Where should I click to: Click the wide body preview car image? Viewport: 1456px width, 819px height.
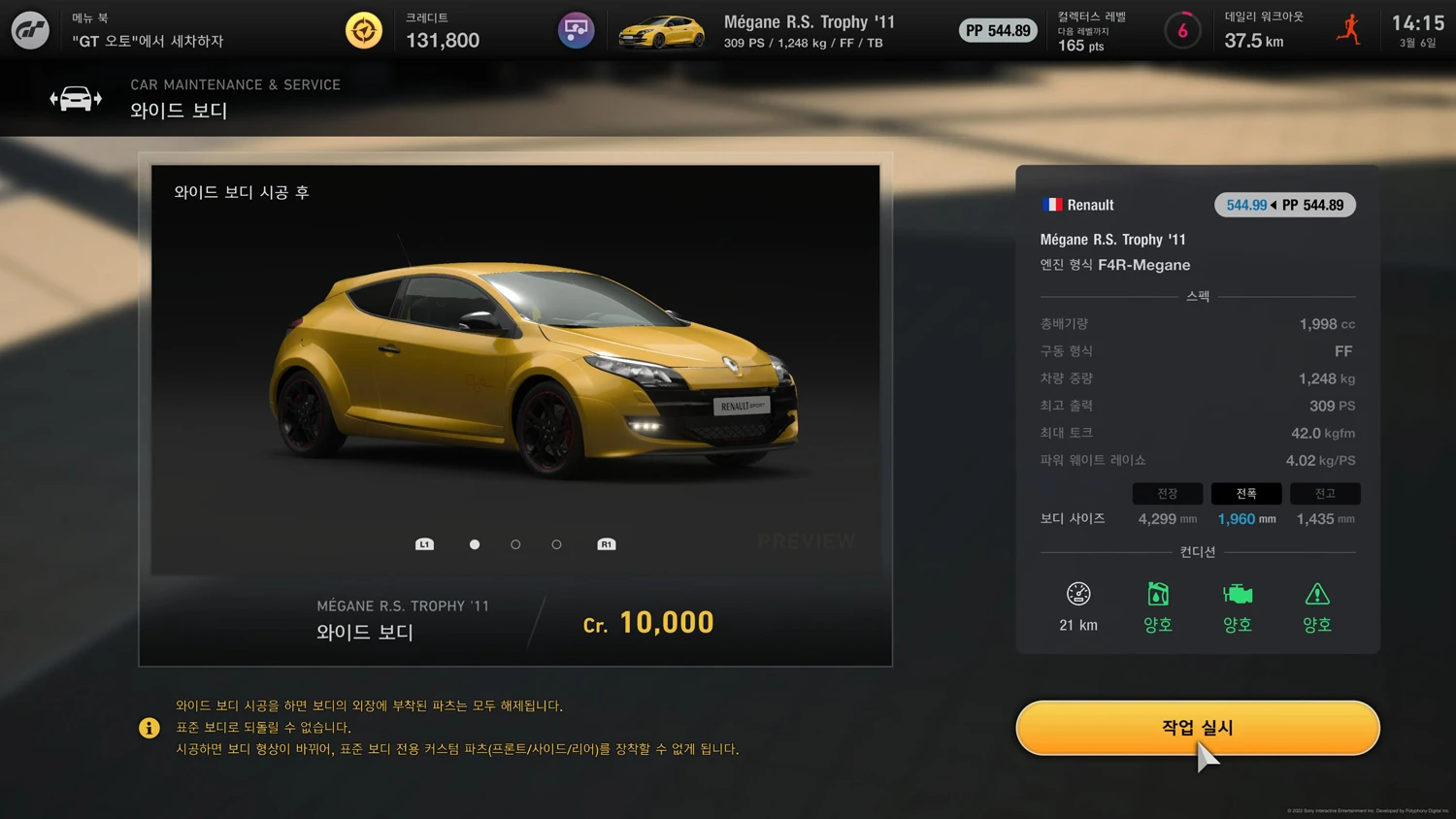(534, 369)
